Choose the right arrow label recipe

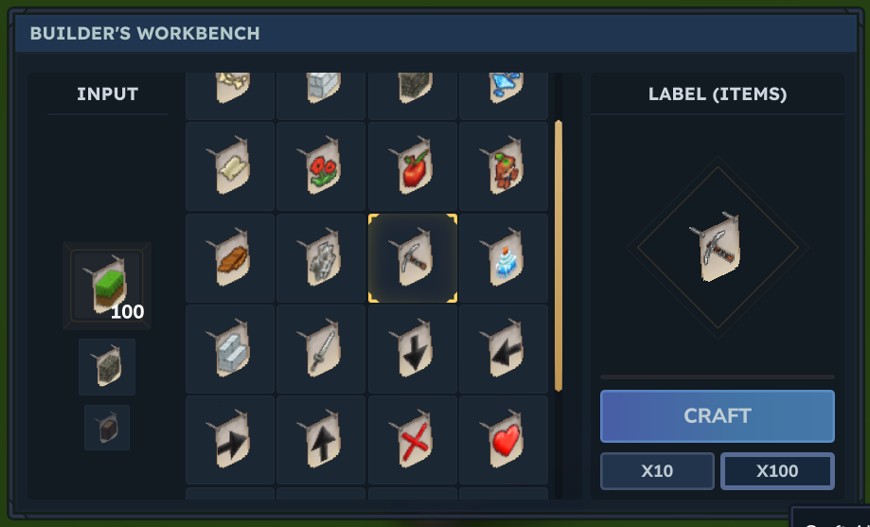[230, 440]
